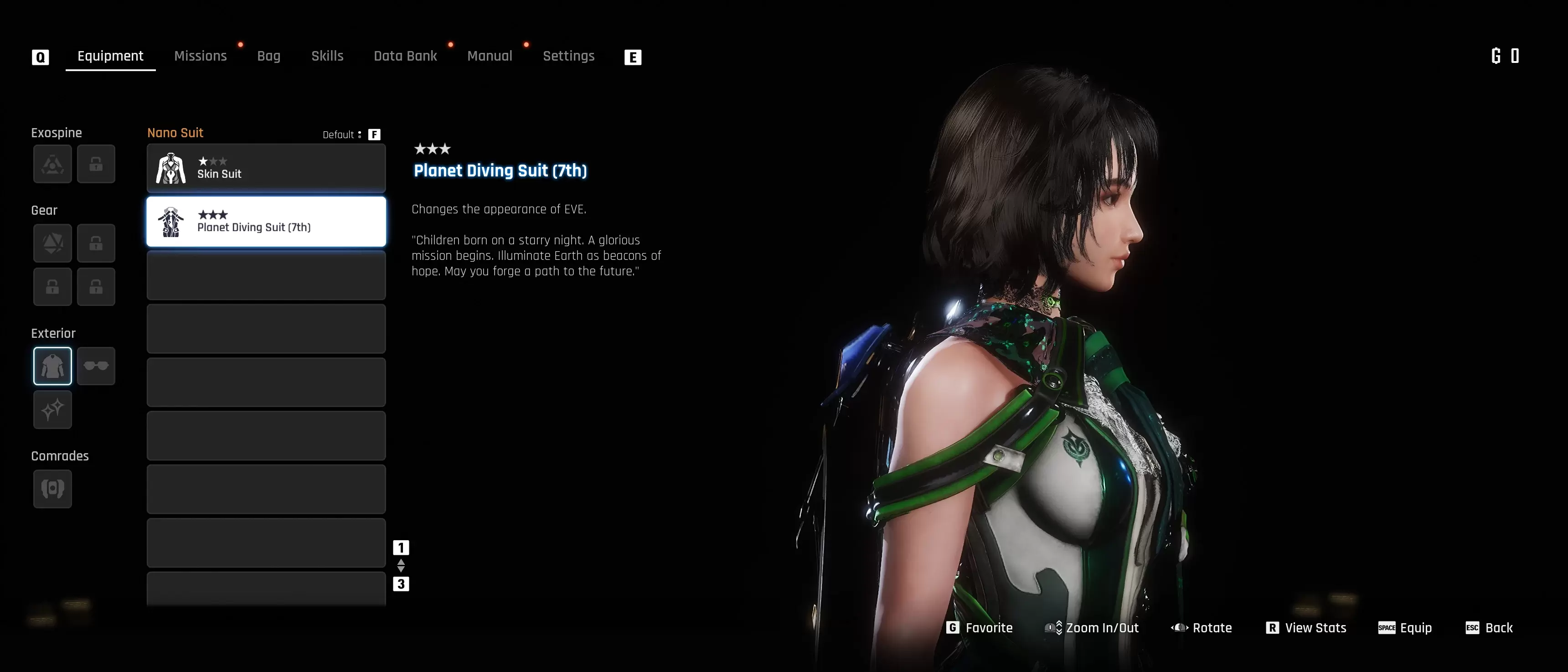Open the Missions tab

(x=200, y=56)
